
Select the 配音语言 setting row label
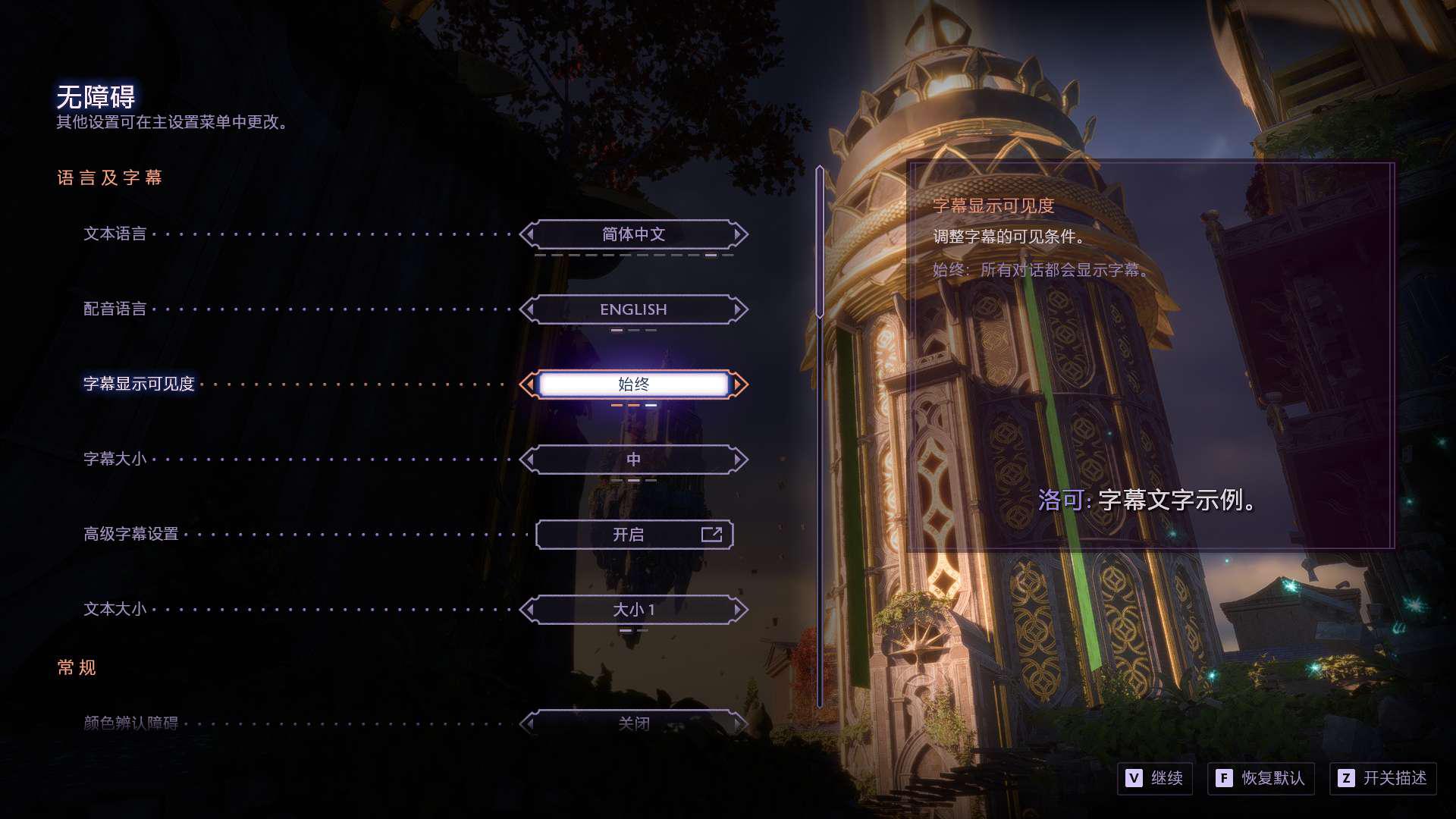(x=115, y=309)
